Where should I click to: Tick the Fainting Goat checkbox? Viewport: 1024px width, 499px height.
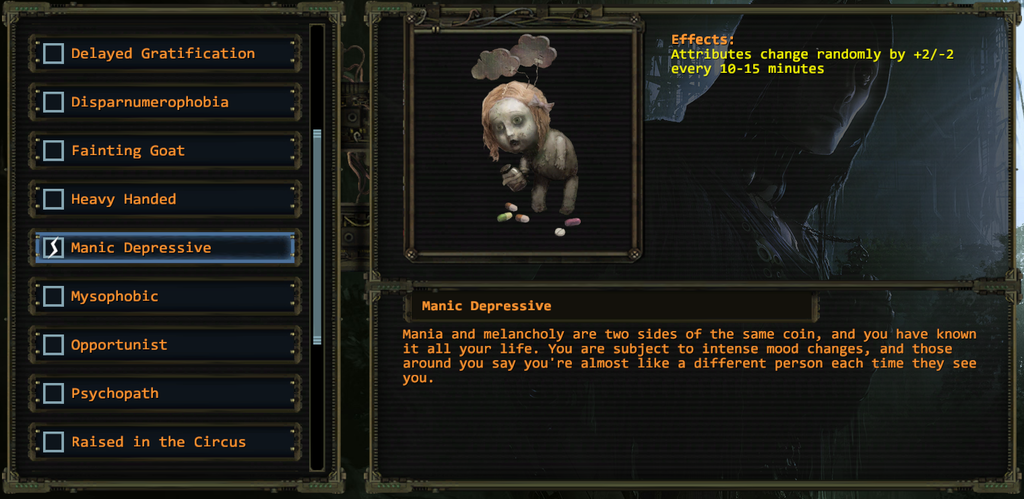pos(53,151)
